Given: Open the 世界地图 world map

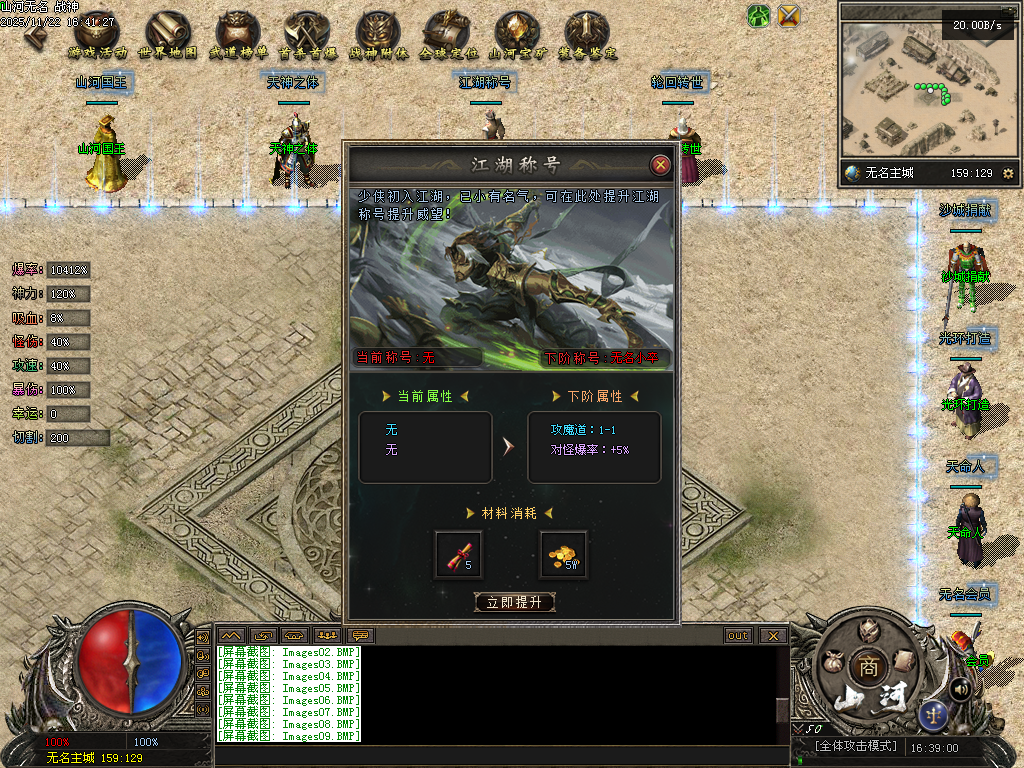Looking at the screenshot, I should pyautogui.click(x=167, y=35).
